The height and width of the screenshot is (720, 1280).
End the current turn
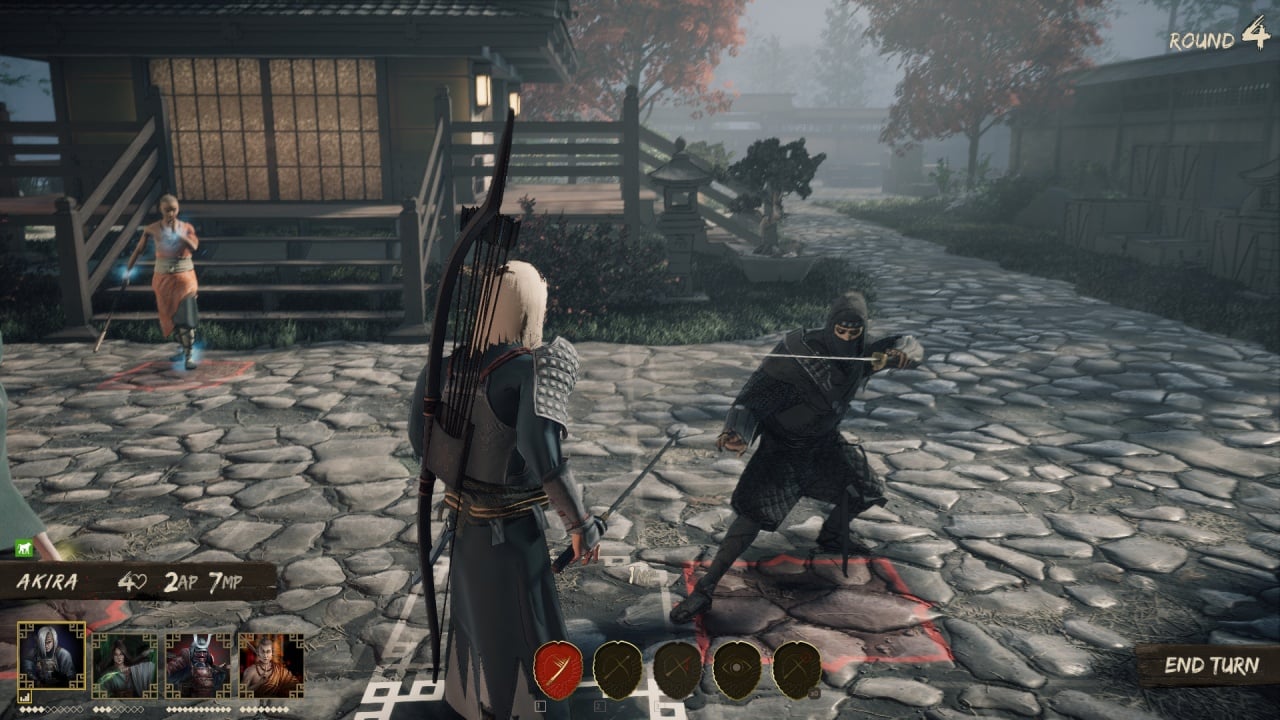point(1209,665)
